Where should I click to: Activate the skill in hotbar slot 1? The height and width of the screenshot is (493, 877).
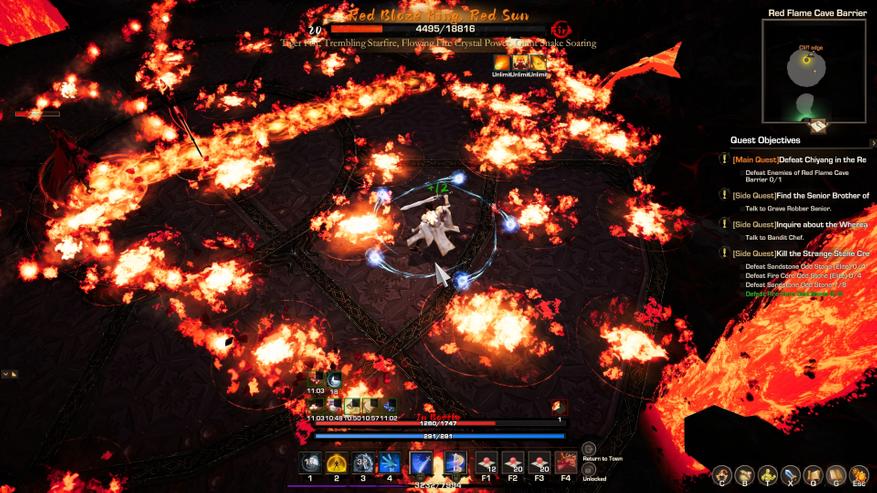click(x=310, y=463)
